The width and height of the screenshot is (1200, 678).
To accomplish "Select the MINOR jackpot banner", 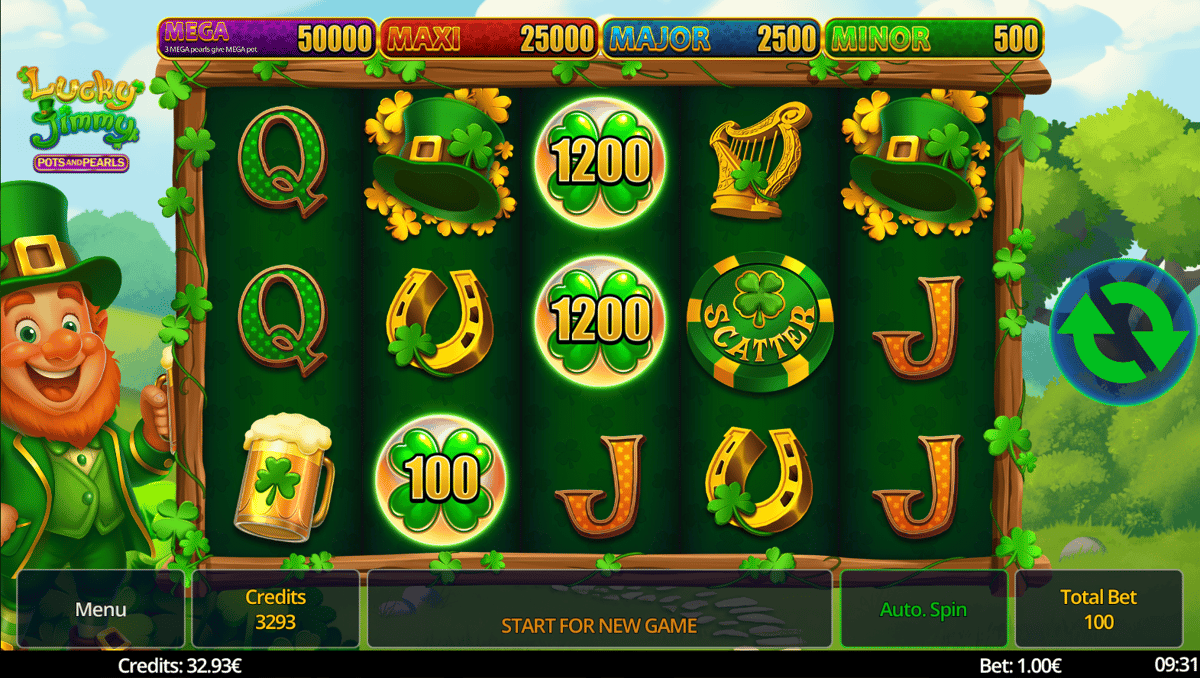I will [933, 39].
